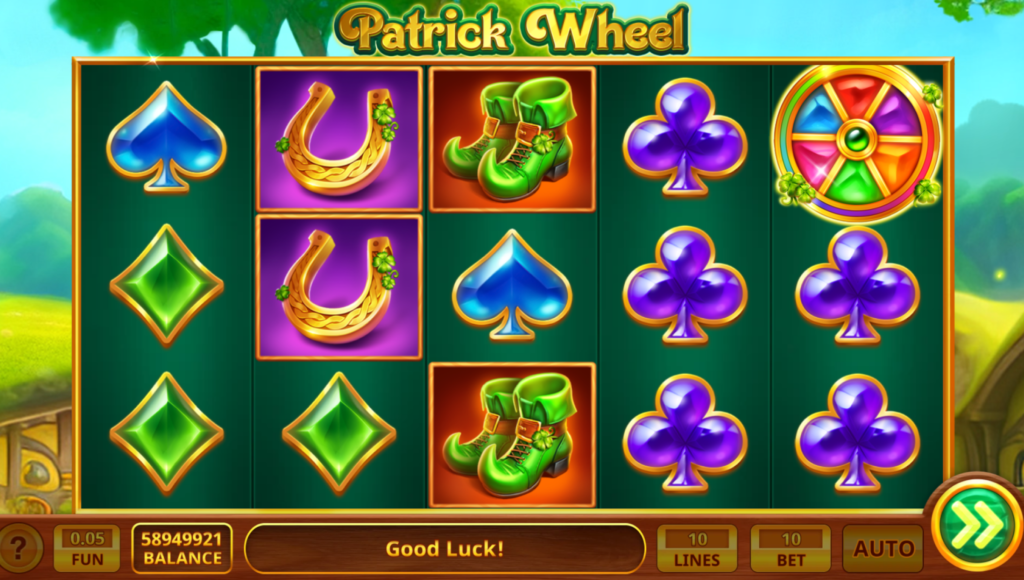1024x580 pixels.
Task: Spin the reels with the green arrow button
Action: click(976, 526)
